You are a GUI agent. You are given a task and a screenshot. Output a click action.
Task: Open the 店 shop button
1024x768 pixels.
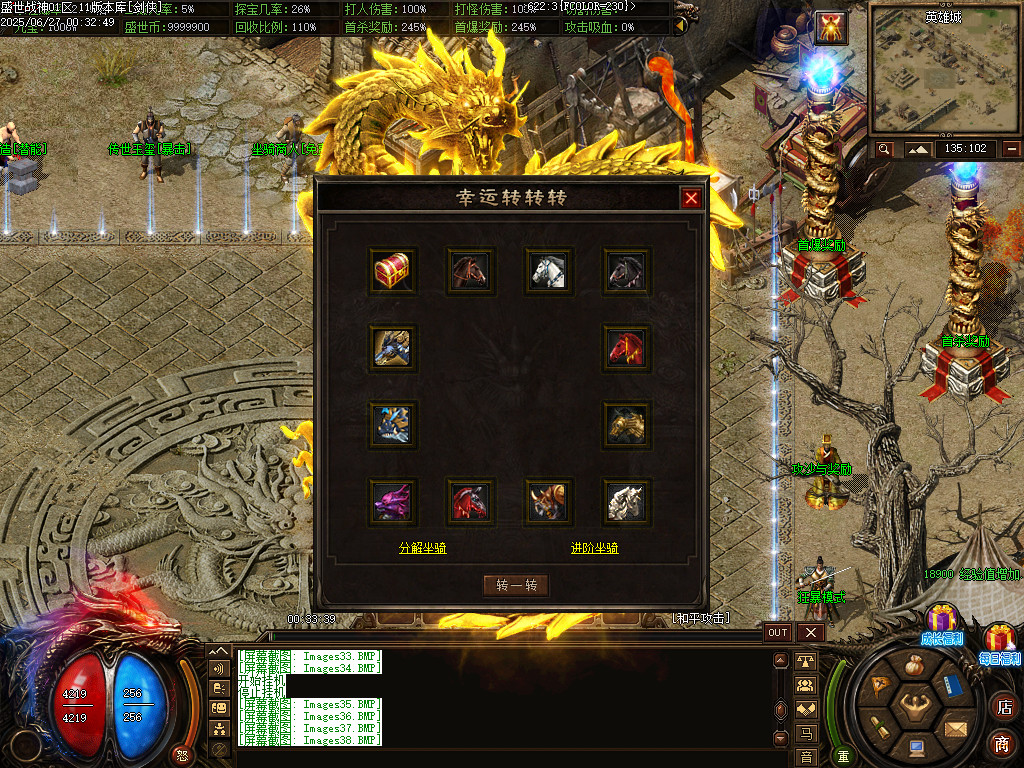pos(1003,706)
